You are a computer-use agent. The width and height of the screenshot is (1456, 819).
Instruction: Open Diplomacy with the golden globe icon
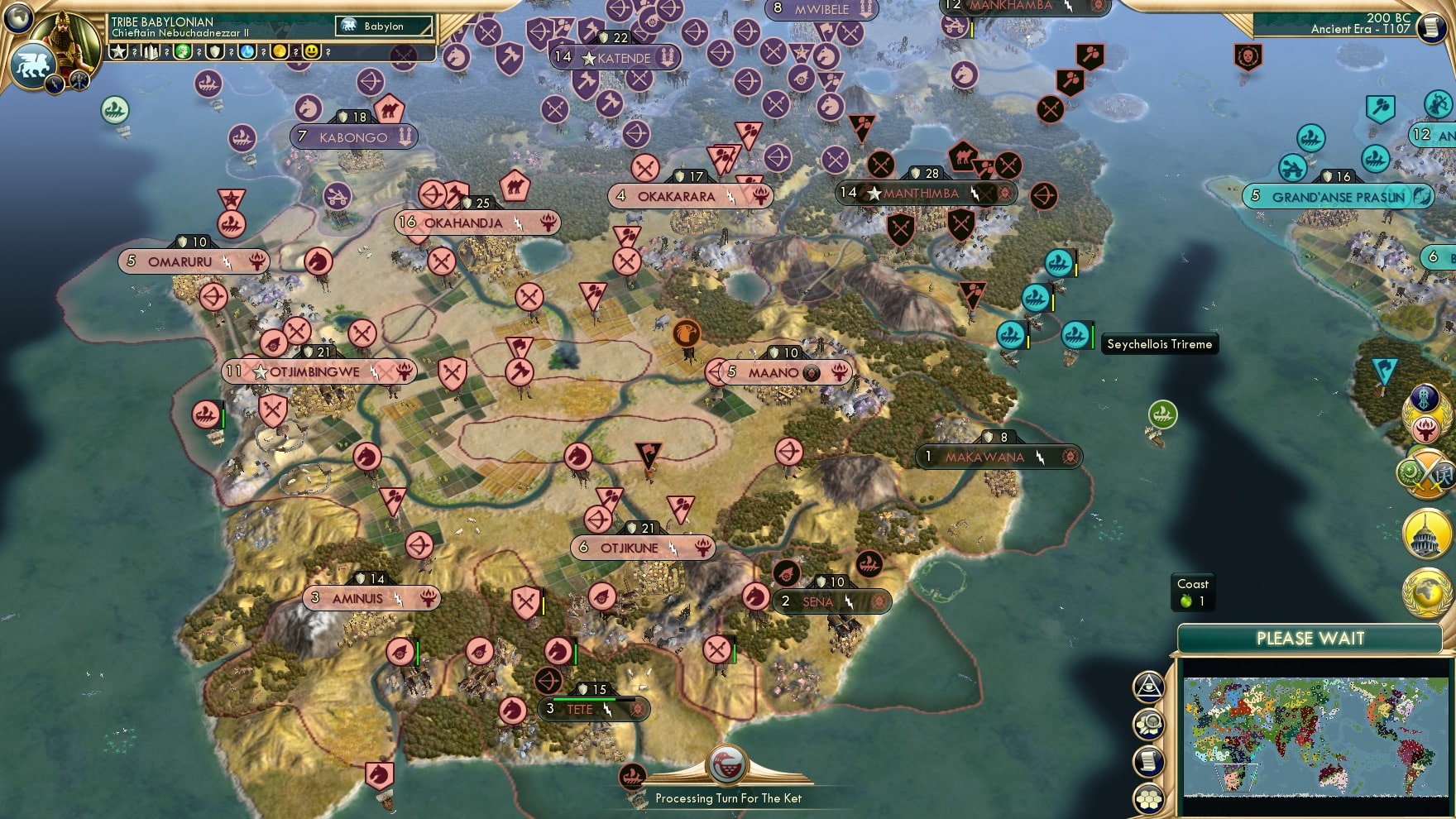(x=1428, y=589)
